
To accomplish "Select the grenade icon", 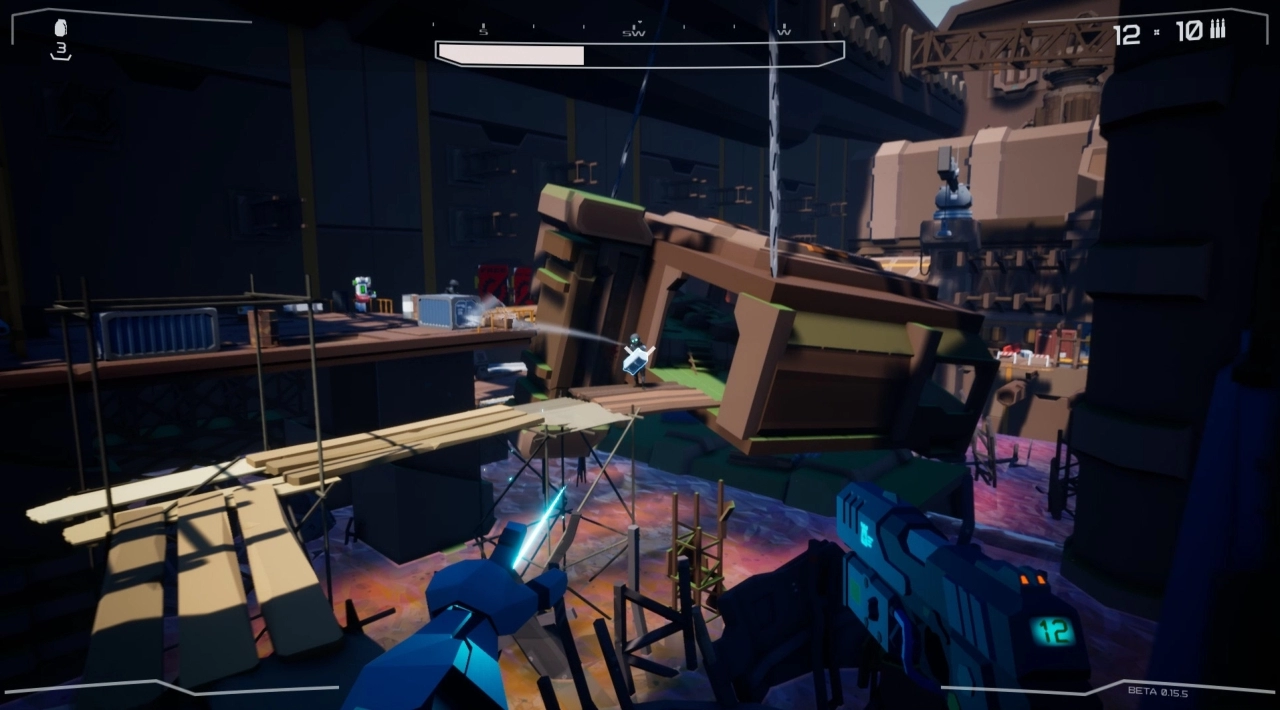I will [x=61, y=29].
